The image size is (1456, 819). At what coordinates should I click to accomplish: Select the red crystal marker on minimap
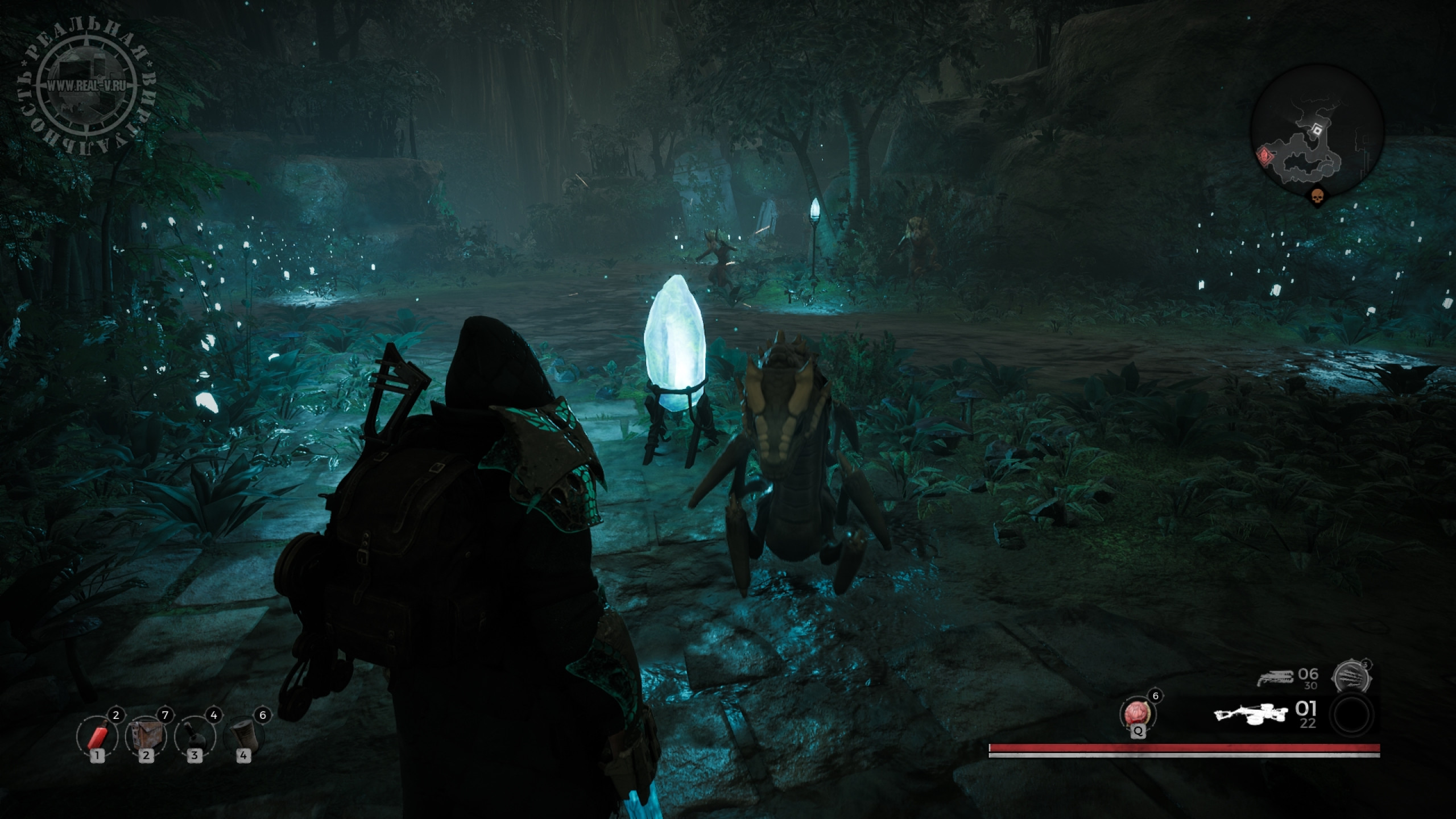(x=1263, y=155)
